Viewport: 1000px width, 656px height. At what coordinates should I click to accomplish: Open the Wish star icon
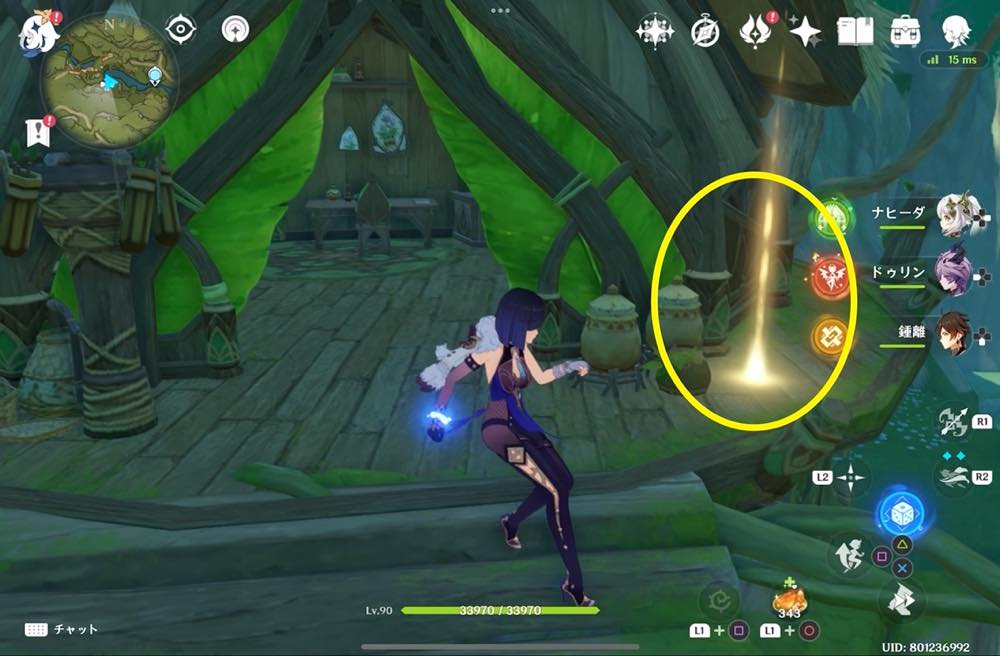804,32
